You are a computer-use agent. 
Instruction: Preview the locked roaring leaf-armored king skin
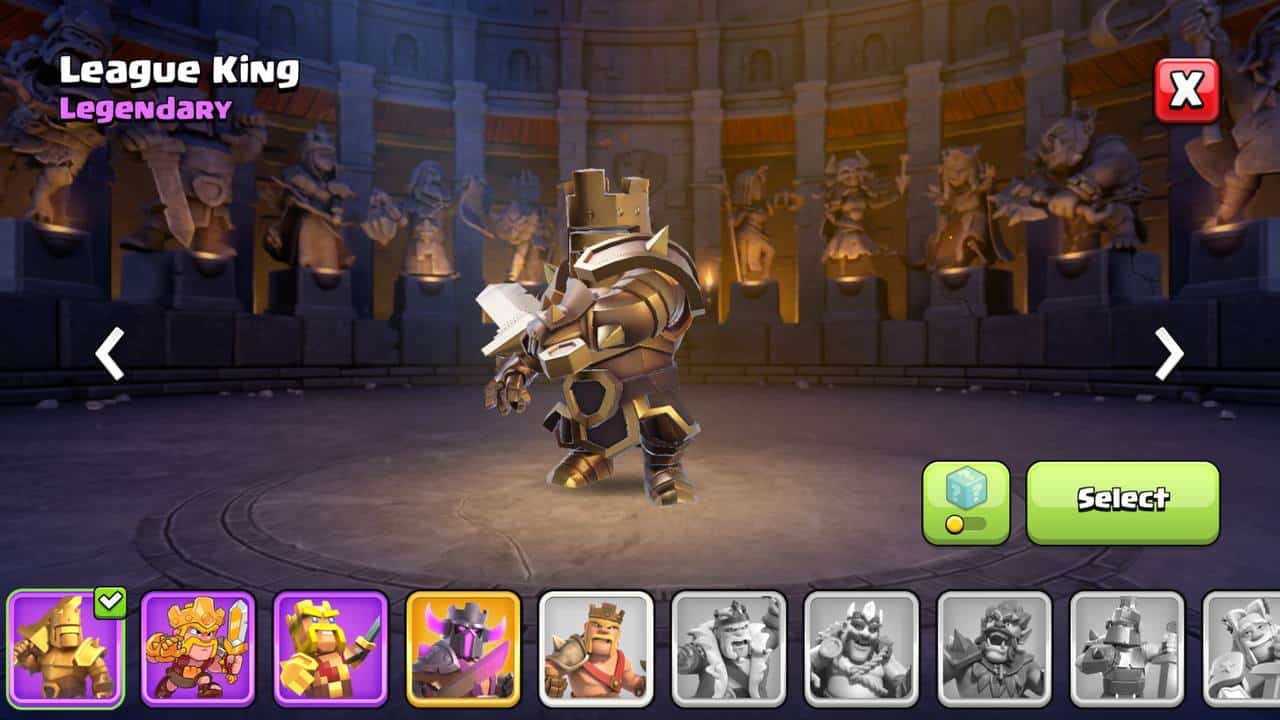(x=994, y=649)
